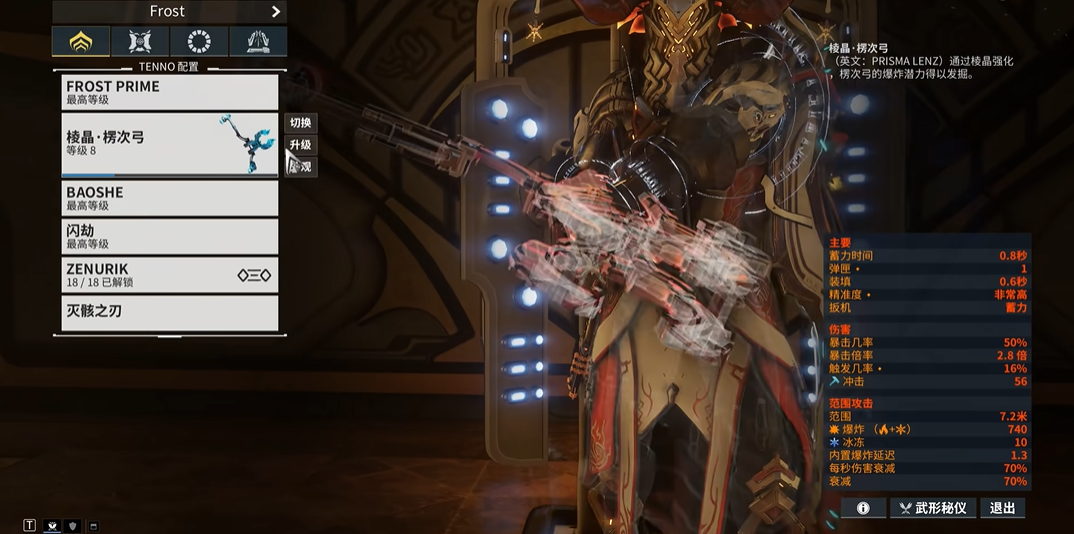Open the 外观 appearance button
The image size is (1074, 534).
pyautogui.click(x=301, y=167)
